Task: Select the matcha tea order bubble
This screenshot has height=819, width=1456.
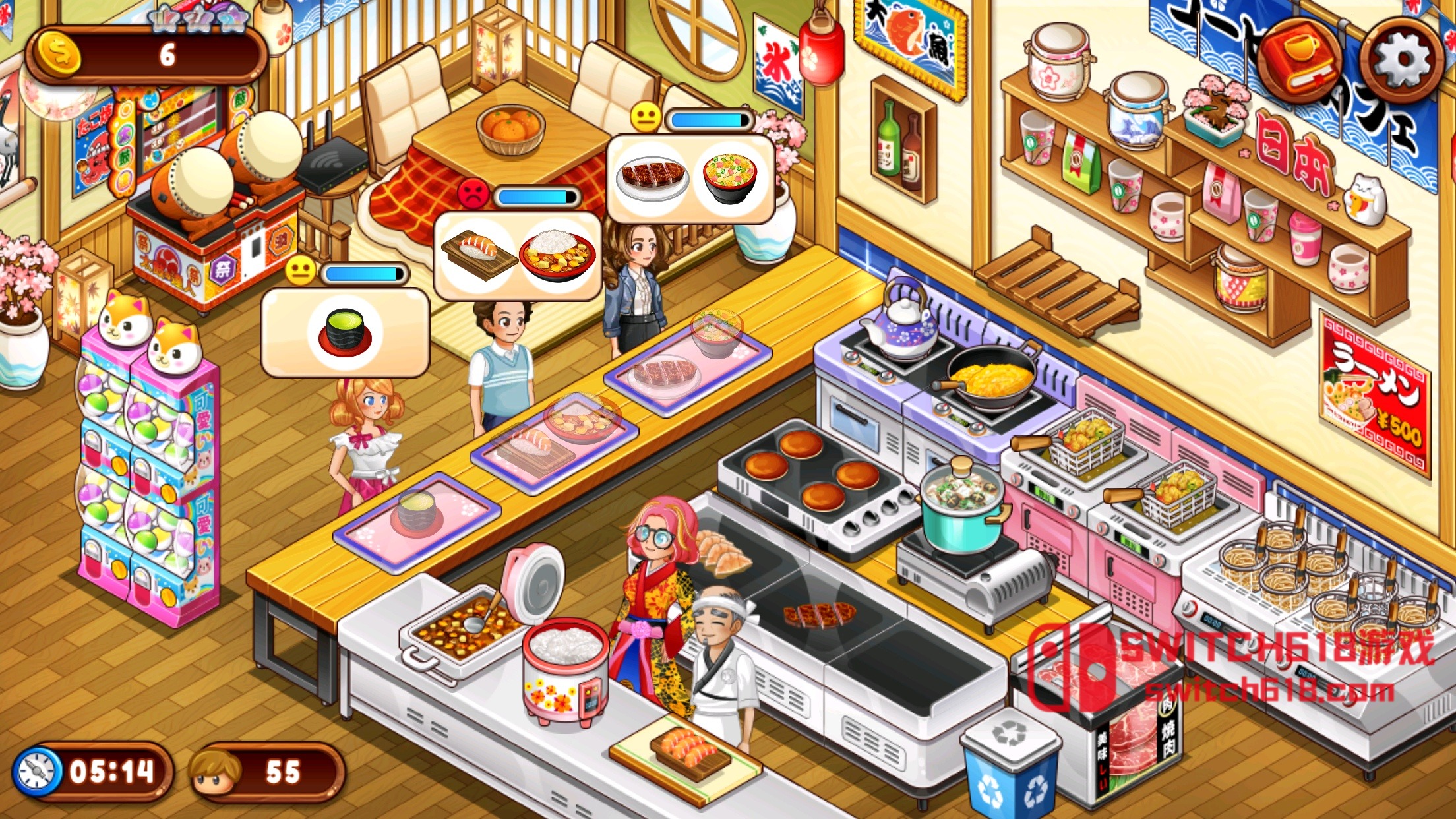Action: pyautogui.click(x=343, y=336)
